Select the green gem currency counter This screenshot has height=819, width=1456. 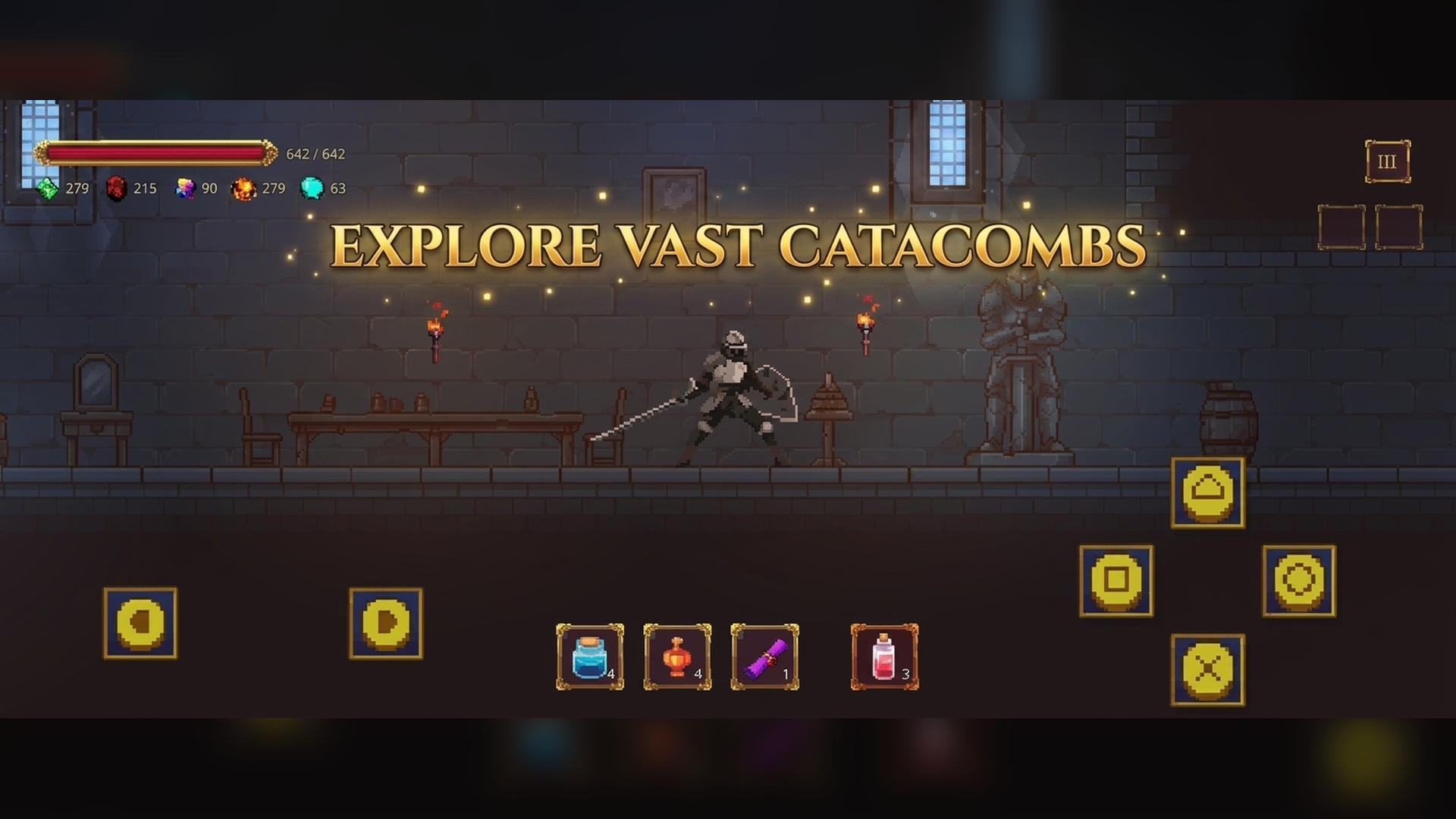[x=47, y=188]
